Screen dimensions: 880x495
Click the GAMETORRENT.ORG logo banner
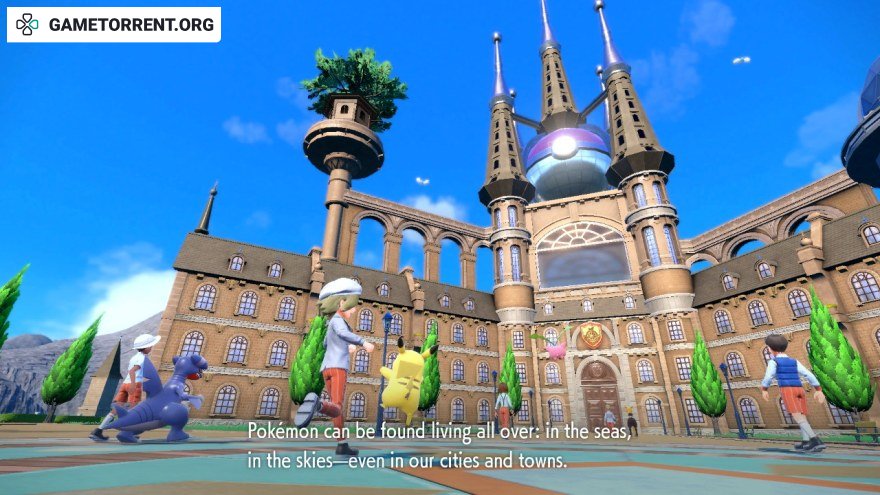(x=114, y=25)
